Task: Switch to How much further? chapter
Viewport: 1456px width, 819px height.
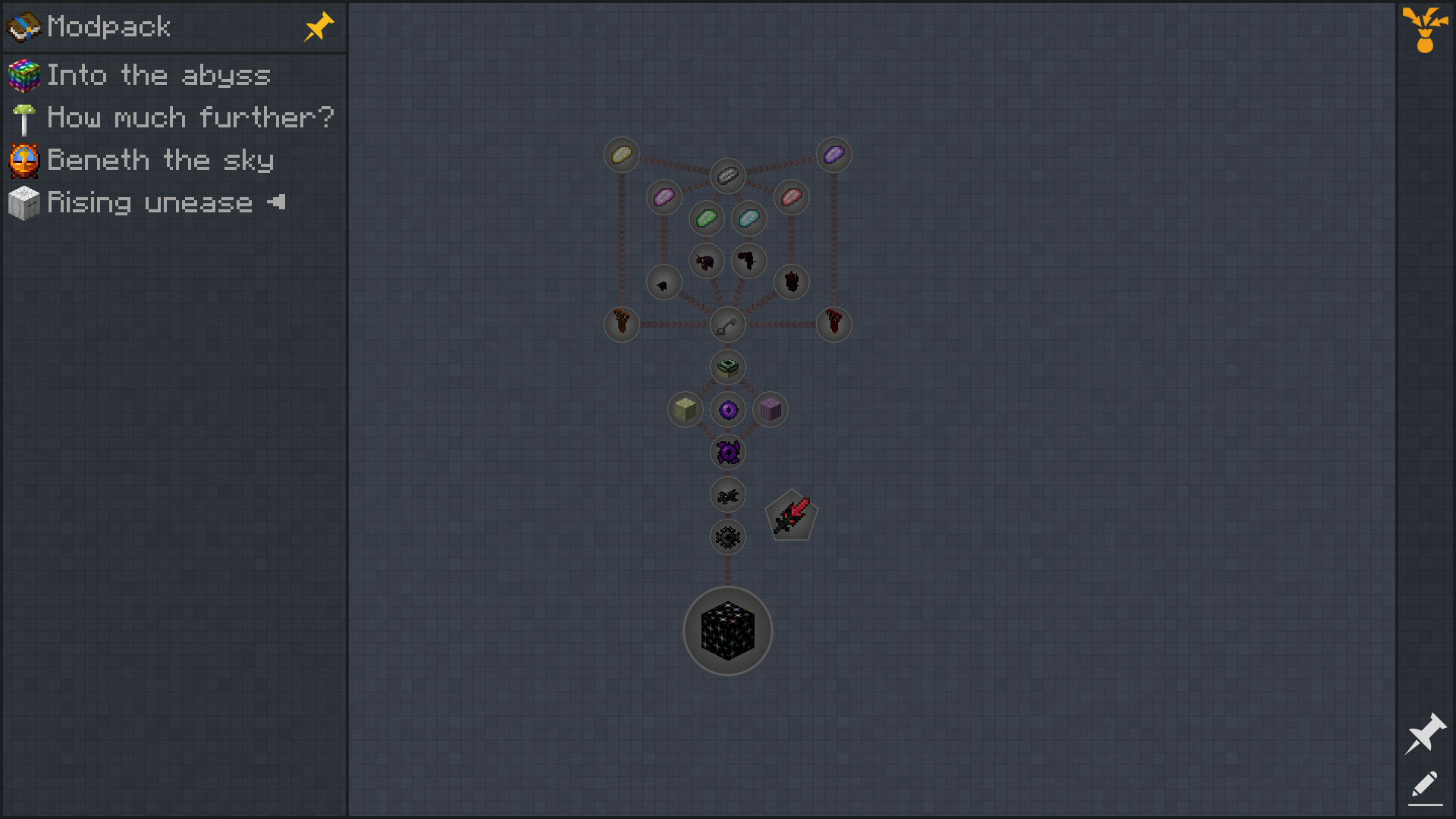Action: 190,118
